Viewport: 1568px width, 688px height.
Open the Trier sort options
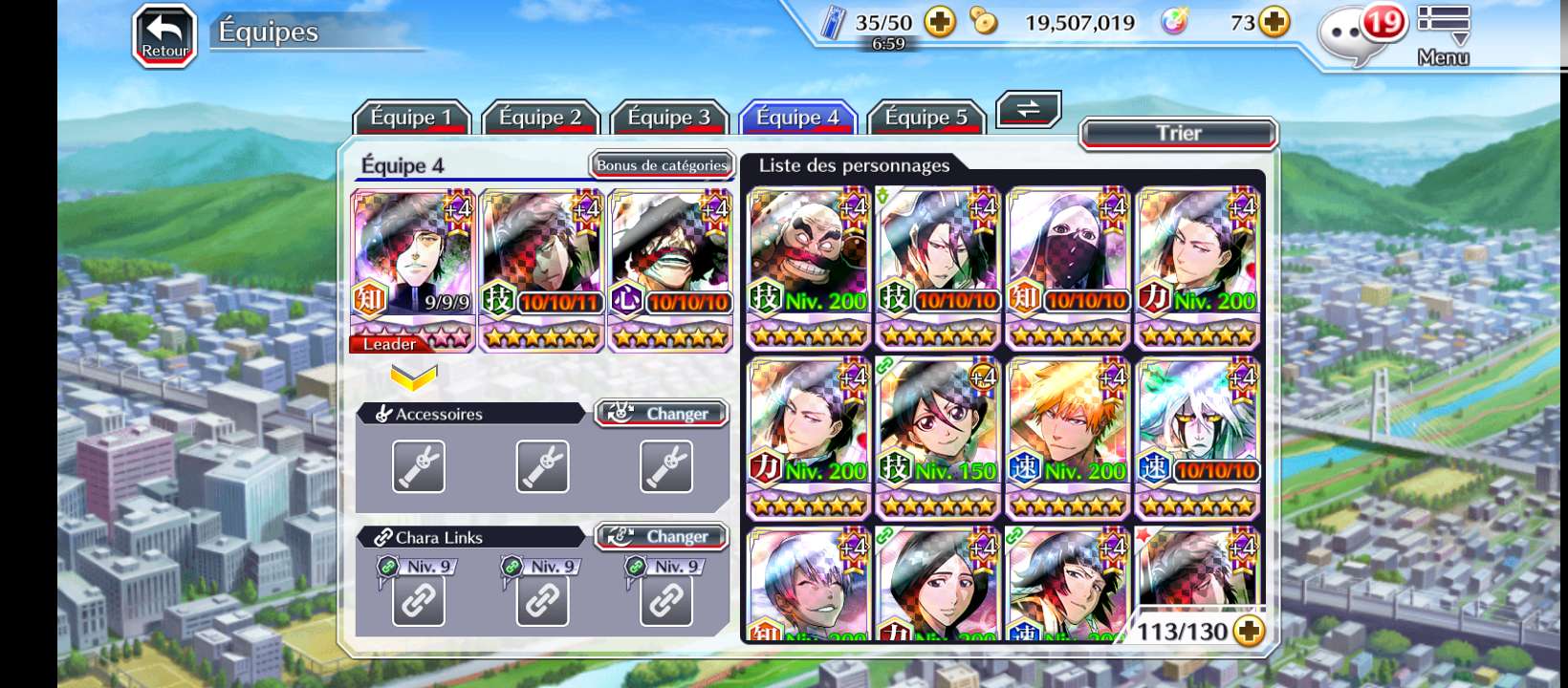(1178, 134)
